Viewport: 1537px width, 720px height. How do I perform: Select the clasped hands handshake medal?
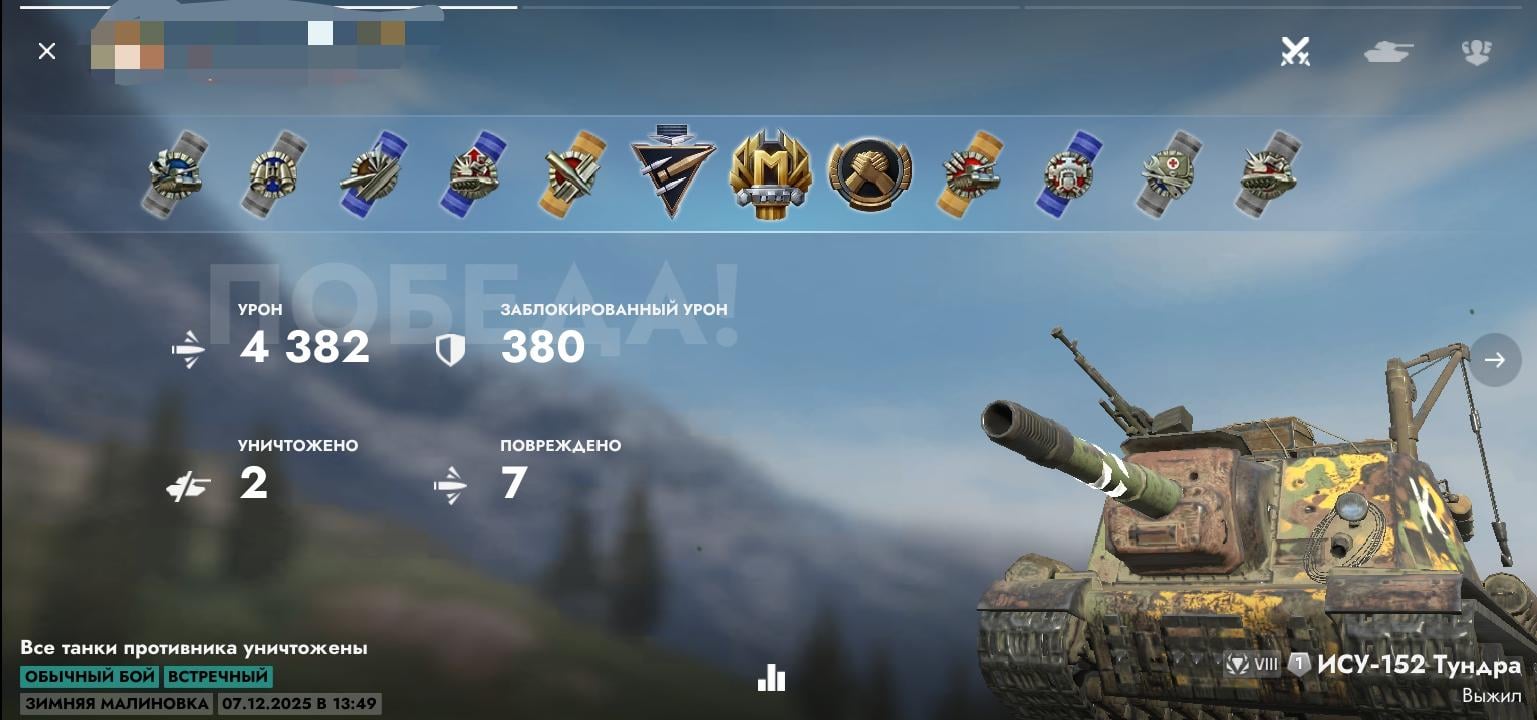click(869, 173)
